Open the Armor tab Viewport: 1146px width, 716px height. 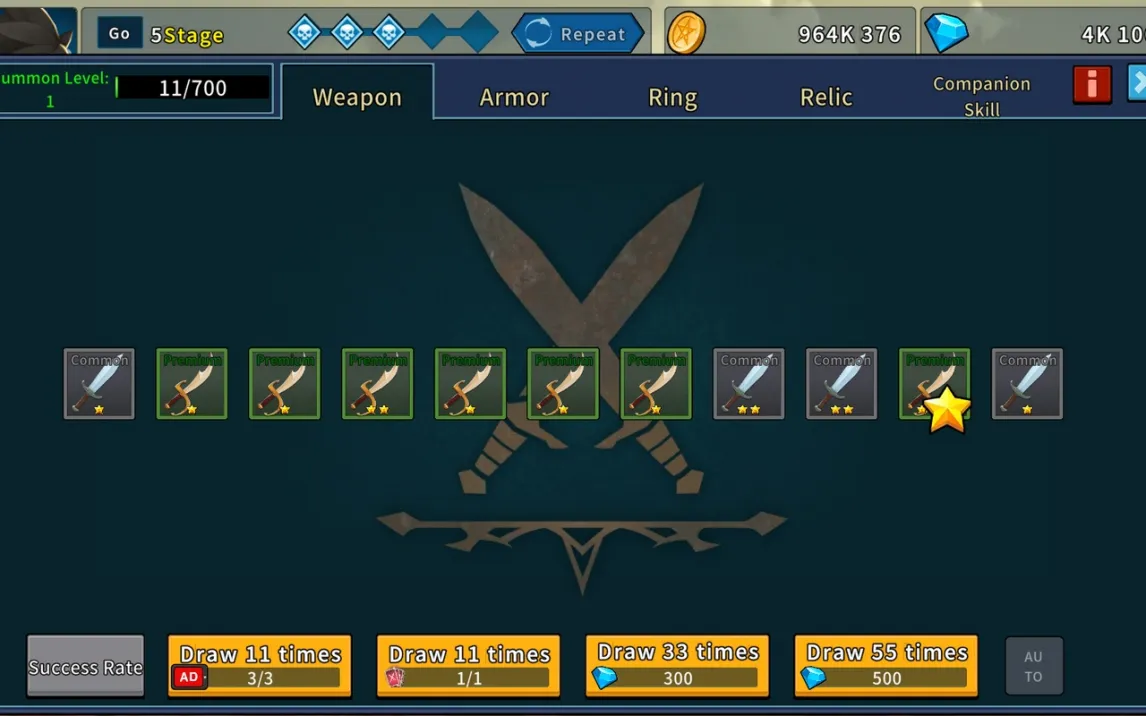[514, 96]
